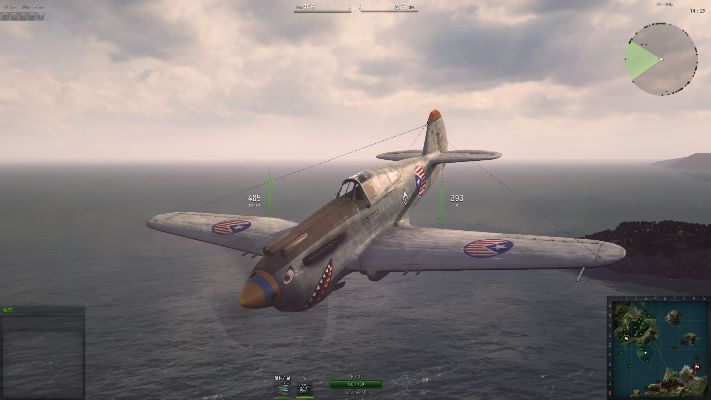Screen dimensions: 711x400
Task: Select the ammo belt weapon icon
Action: pyautogui.click(x=283, y=386)
